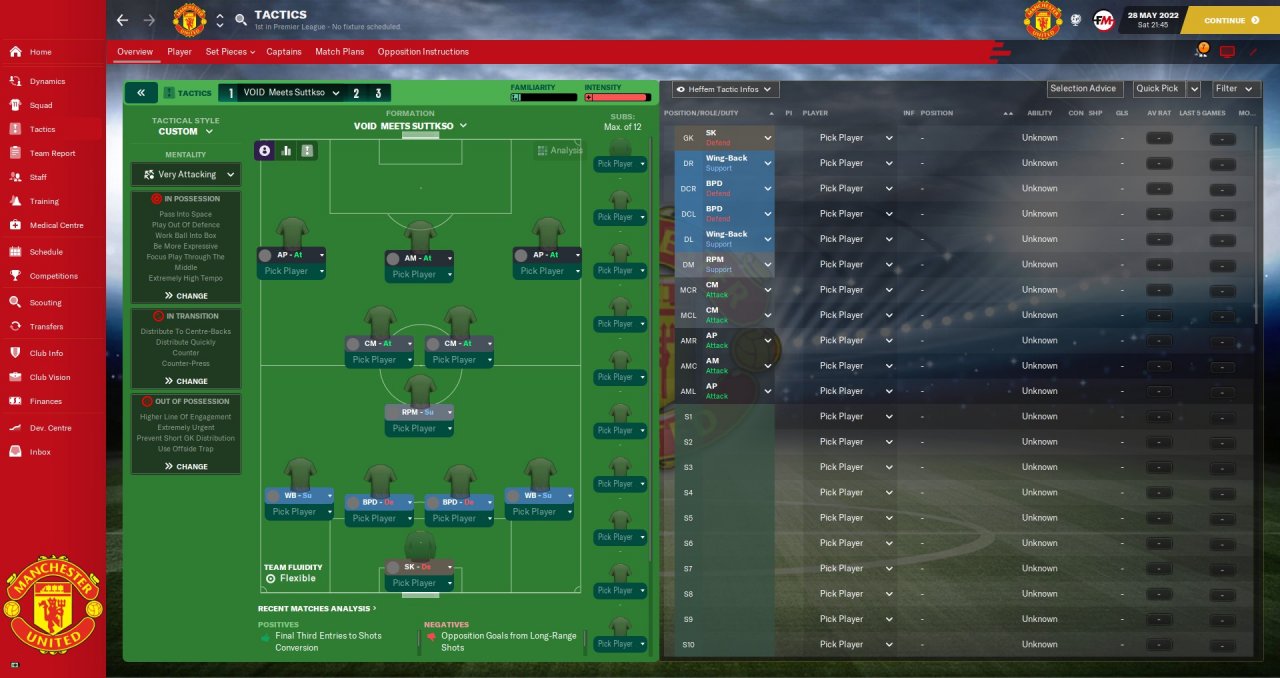The image size is (1280, 678).
Task: Open the Squad page in sidebar
Action: point(41,105)
